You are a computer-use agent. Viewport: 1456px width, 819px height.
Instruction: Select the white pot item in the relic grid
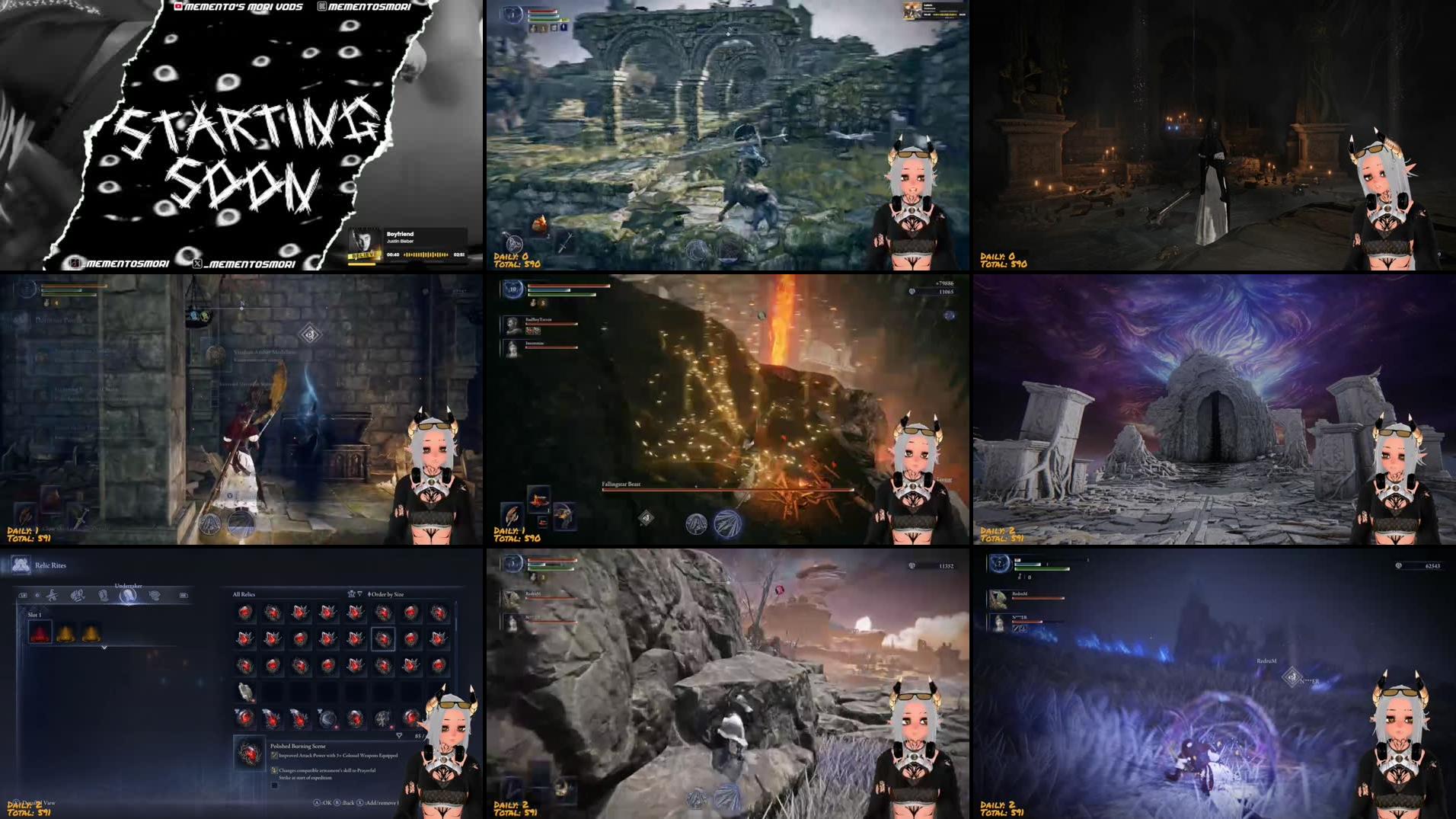[244, 692]
